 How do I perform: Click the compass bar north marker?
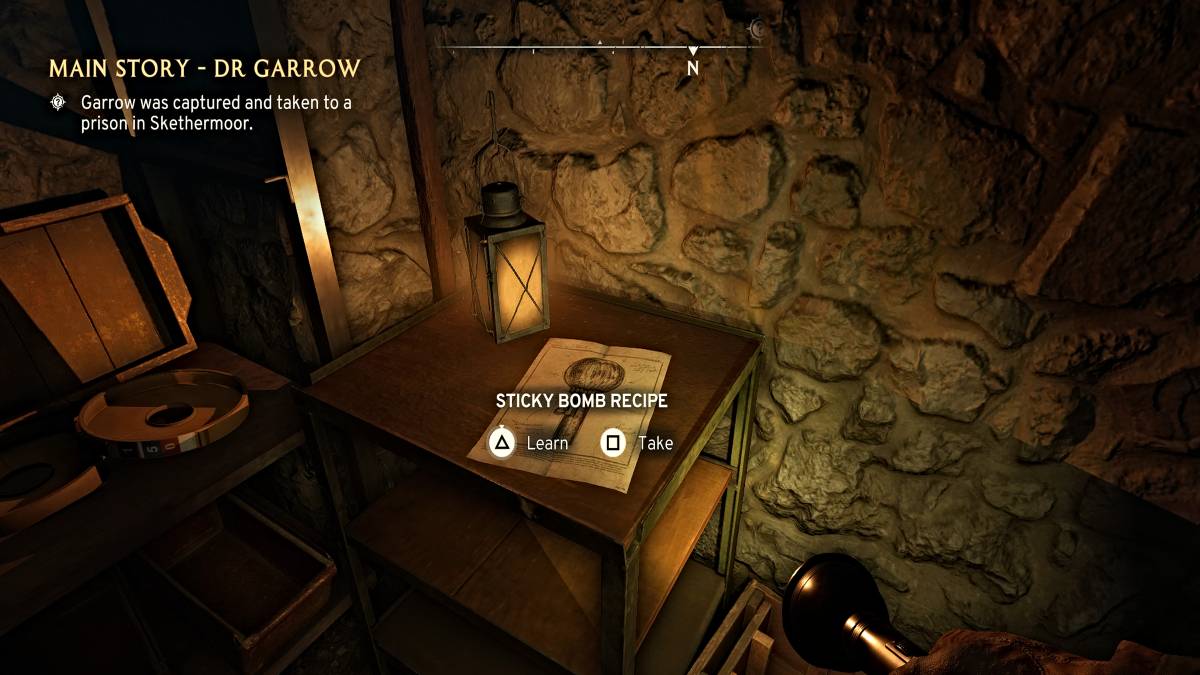click(x=692, y=64)
